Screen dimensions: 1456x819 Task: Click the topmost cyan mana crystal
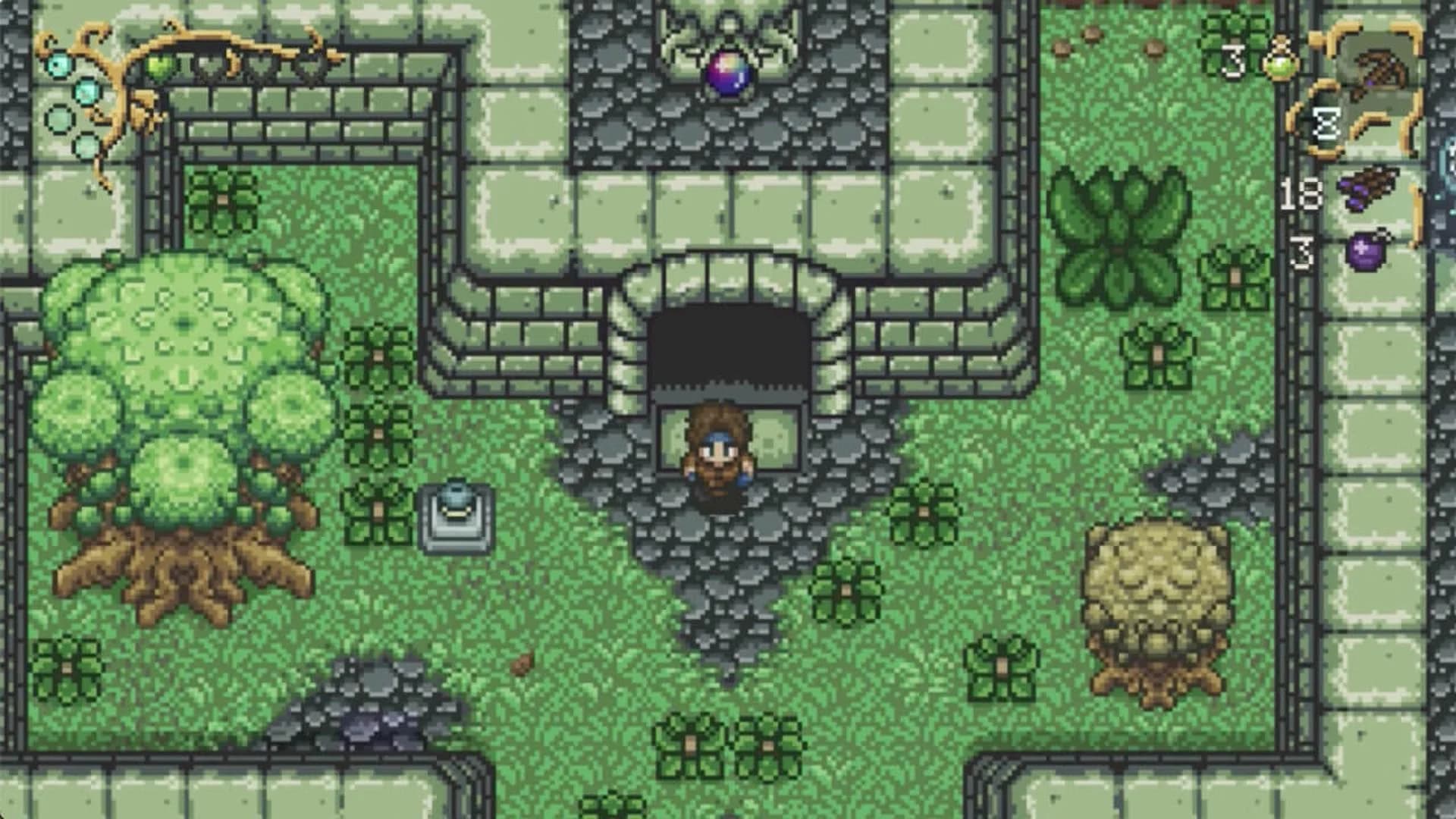pos(58,64)
